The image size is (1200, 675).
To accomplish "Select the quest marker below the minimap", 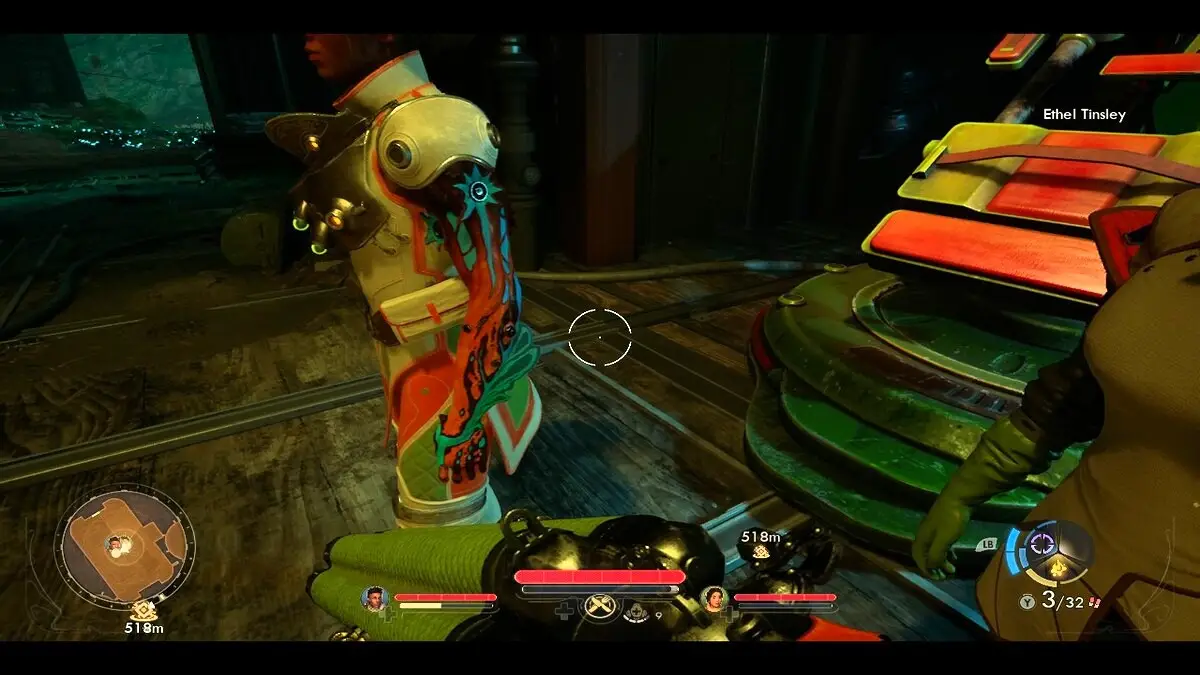I will 143,610.
